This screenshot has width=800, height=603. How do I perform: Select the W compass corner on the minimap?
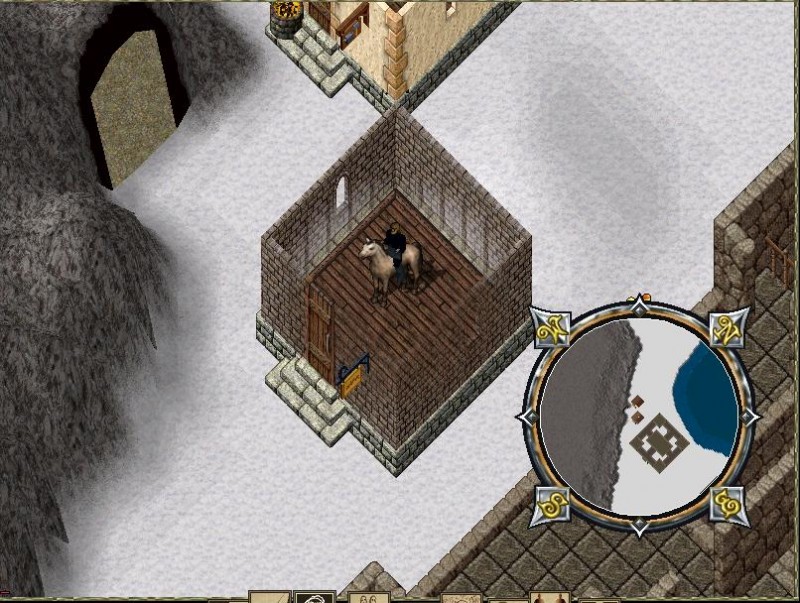pos(551,327)
